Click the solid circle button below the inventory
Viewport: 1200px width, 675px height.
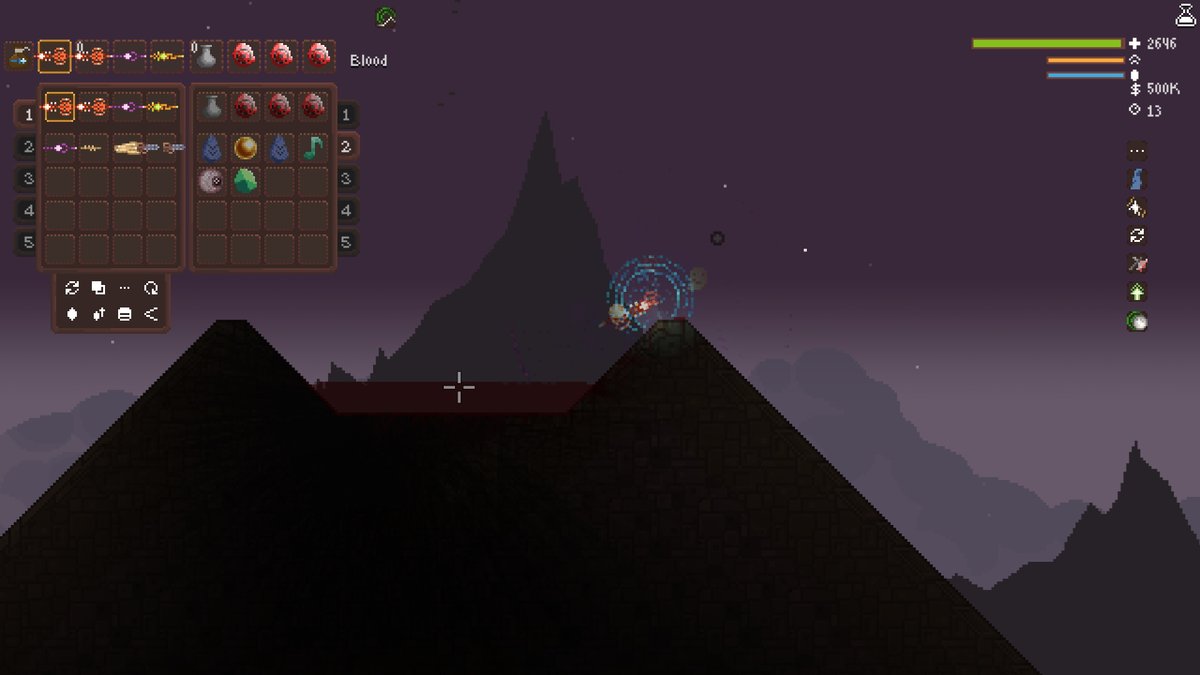point(72,314)
